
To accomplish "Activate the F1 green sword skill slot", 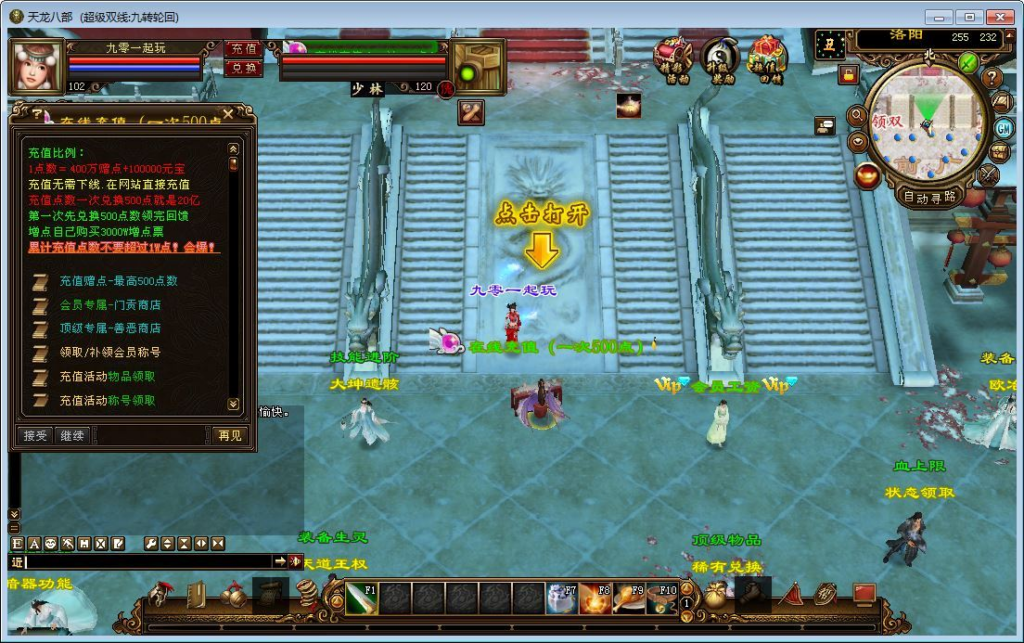I will click(x=360, y=597).
